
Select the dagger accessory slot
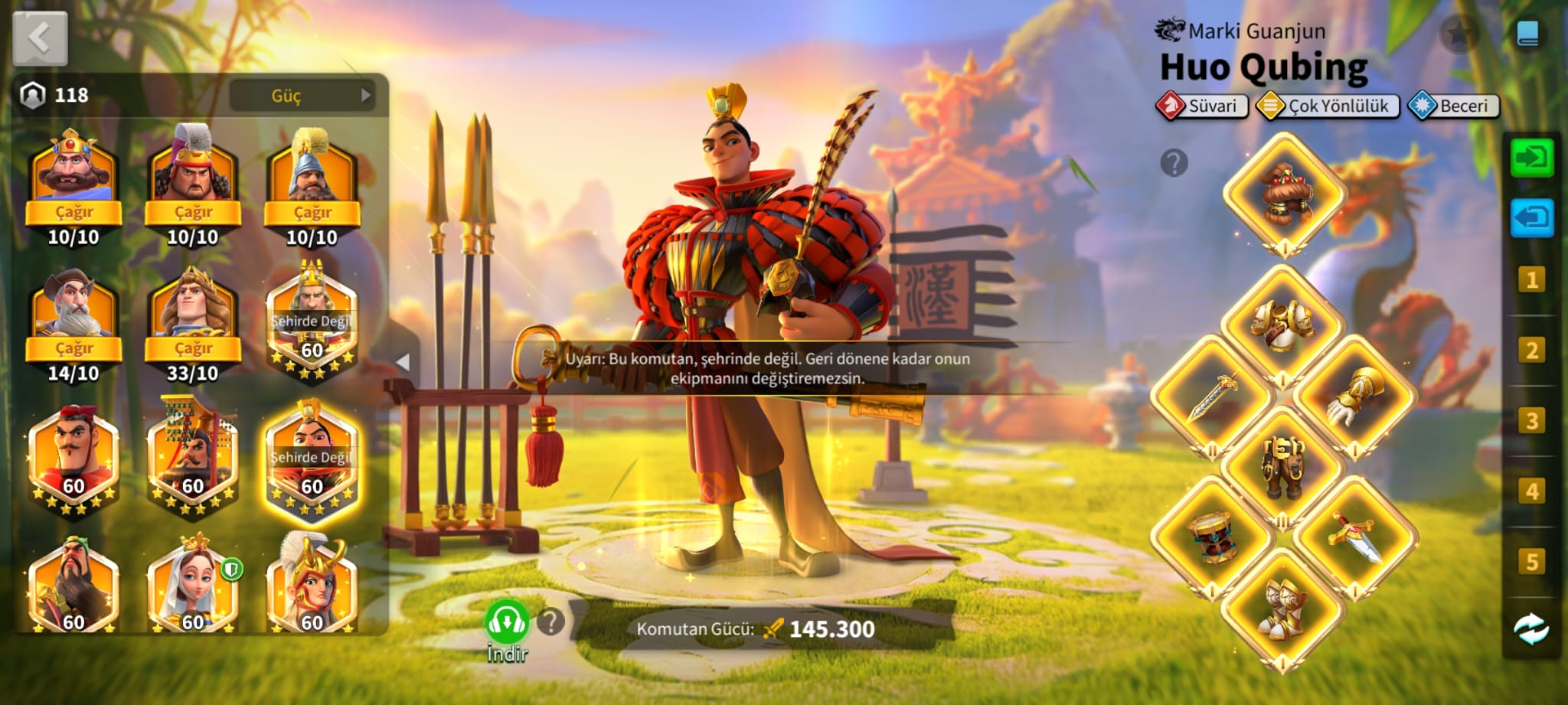[1355, 537]
